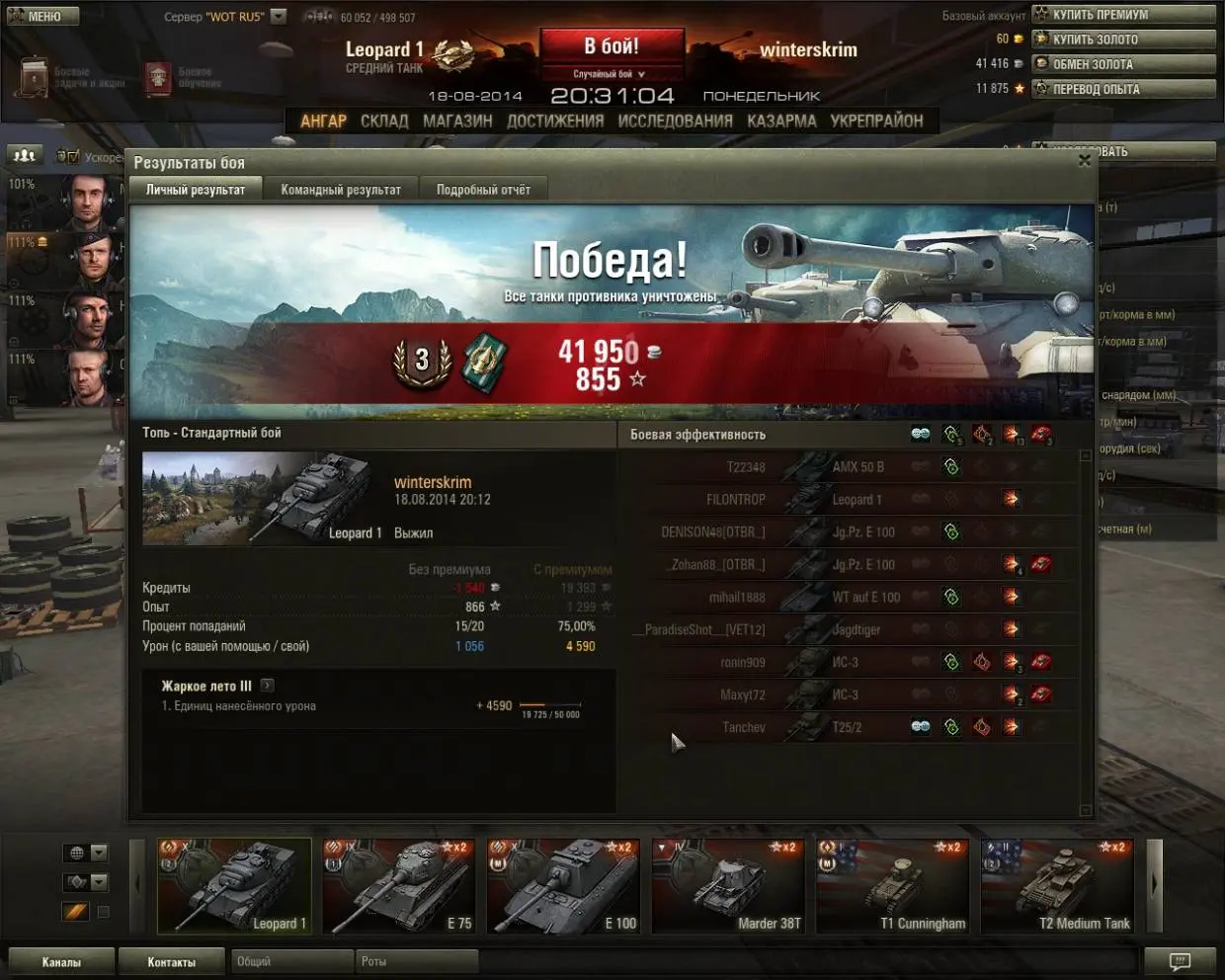Visit the КАЗАРМА section
The height and width of the screenshot is (980, 1225).
click(x=781, y=121)
